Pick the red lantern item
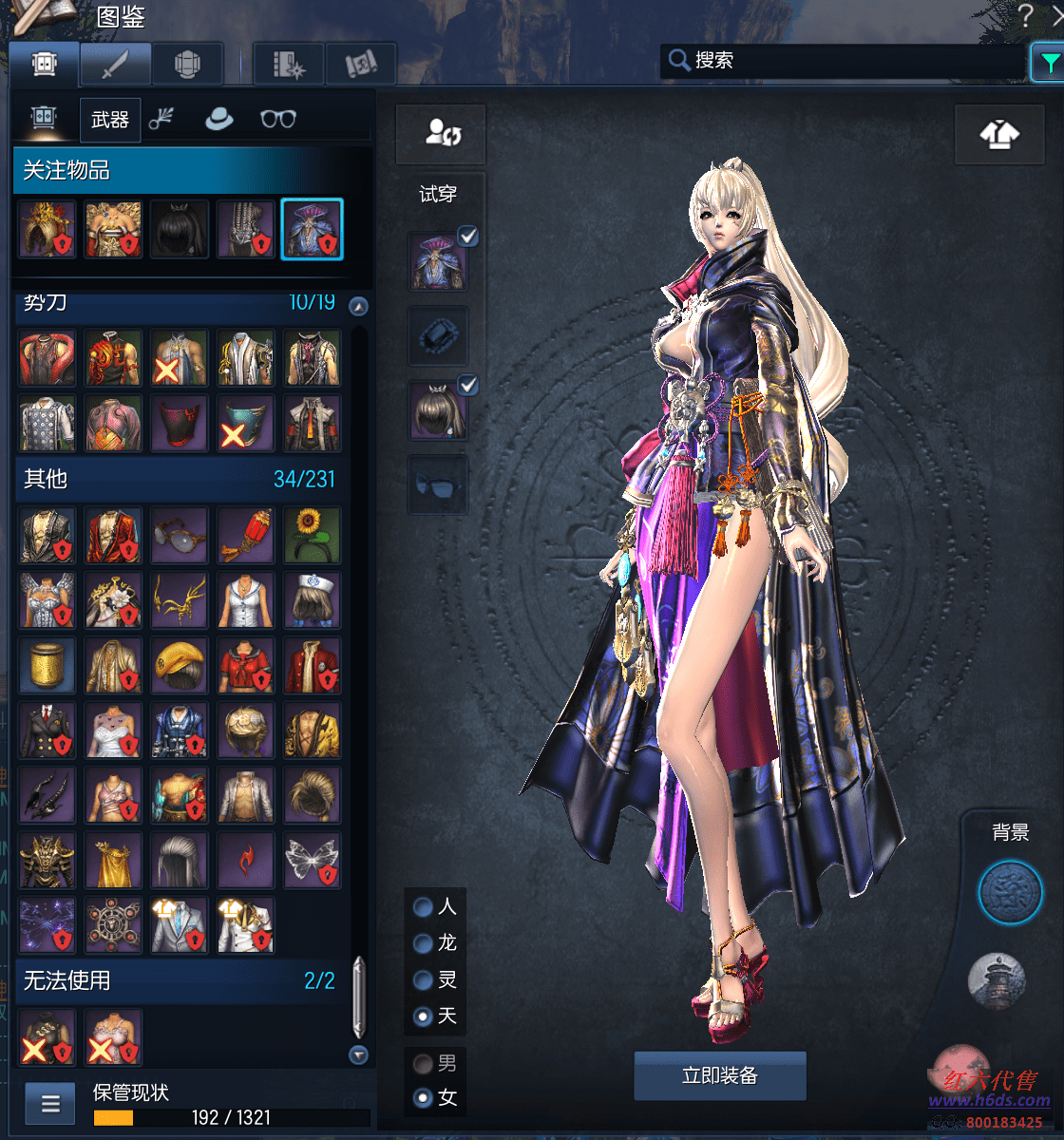 pyautogui.click(x=245, y=535)
